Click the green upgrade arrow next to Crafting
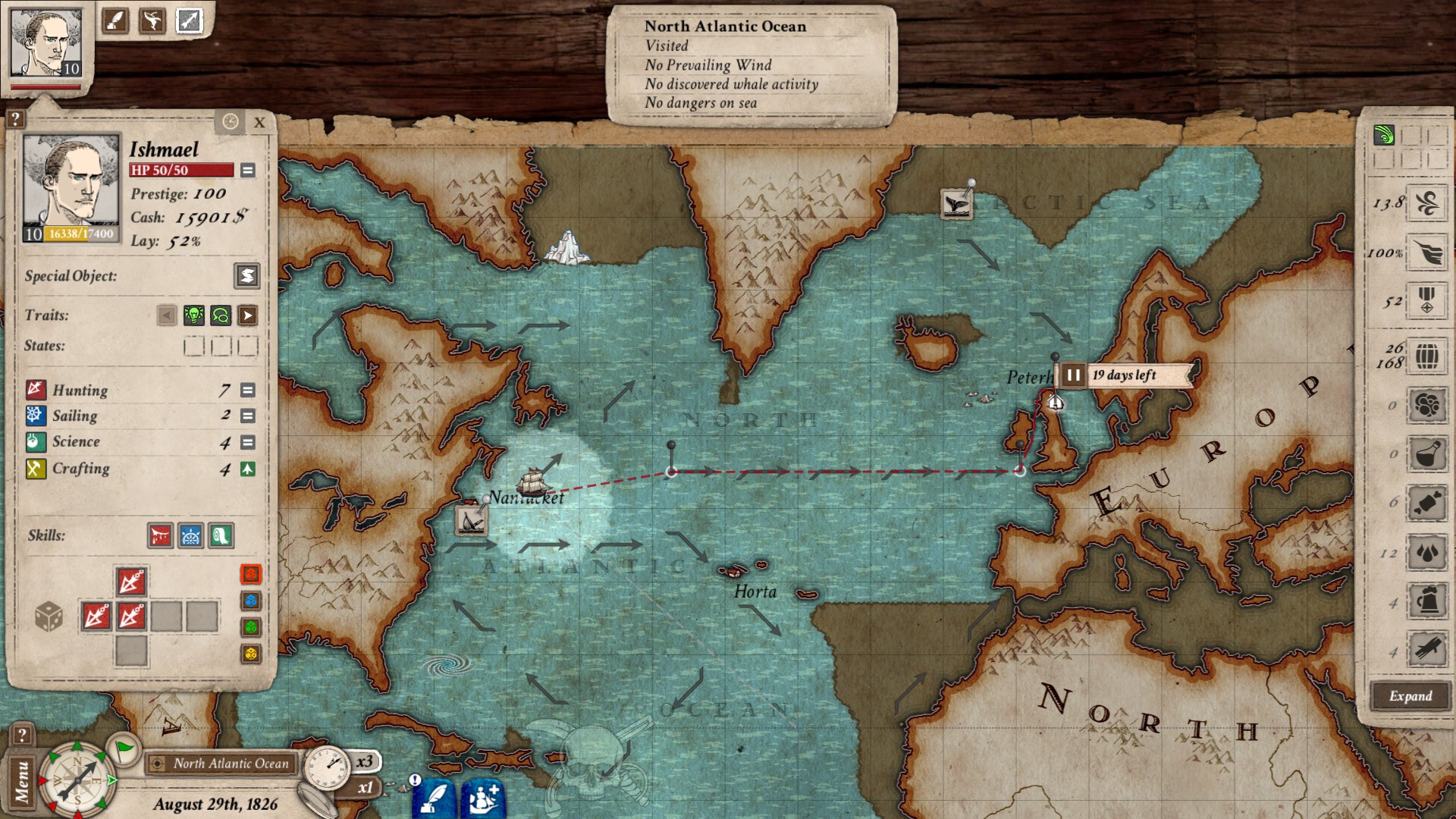1456x819 pixels. pos(246,469)
